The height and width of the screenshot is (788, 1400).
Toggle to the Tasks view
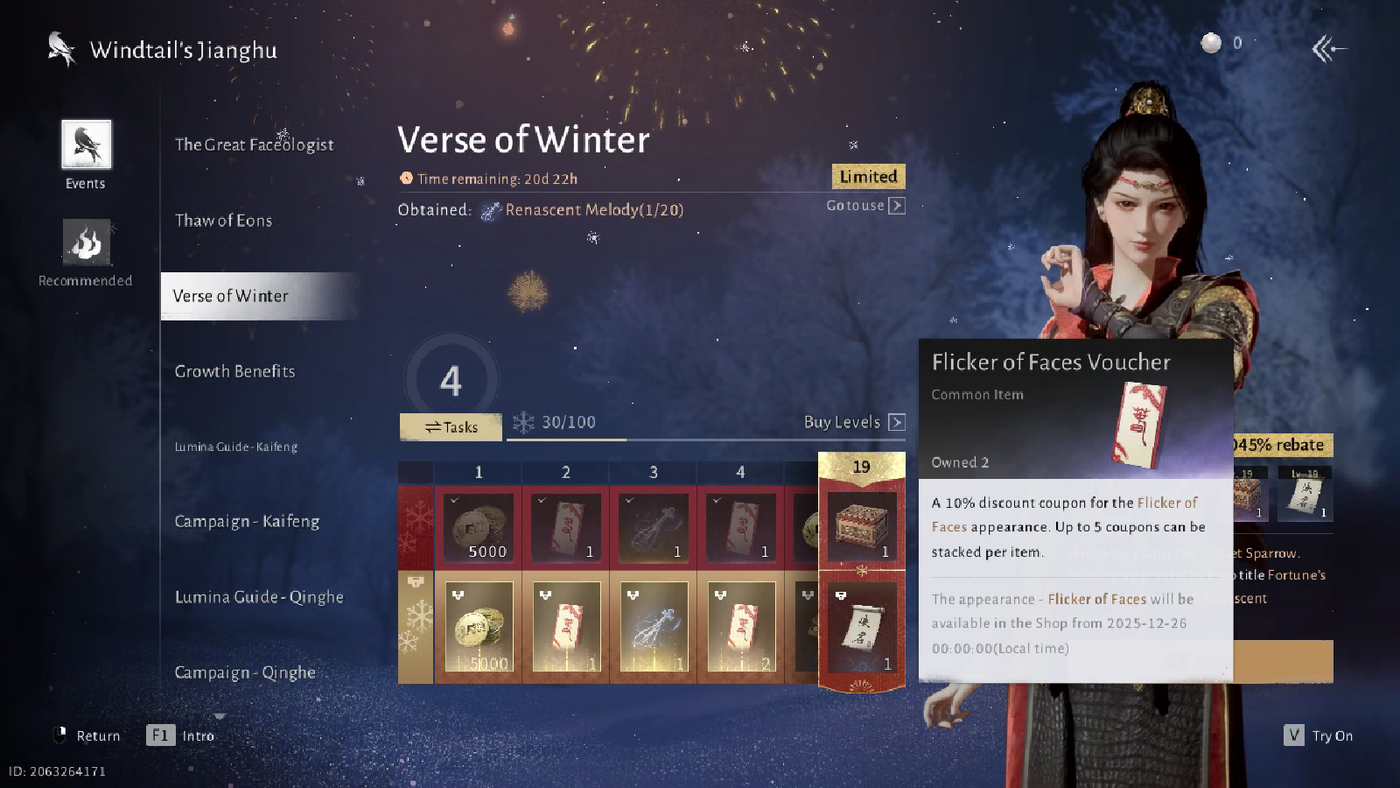tap(450, 426)
